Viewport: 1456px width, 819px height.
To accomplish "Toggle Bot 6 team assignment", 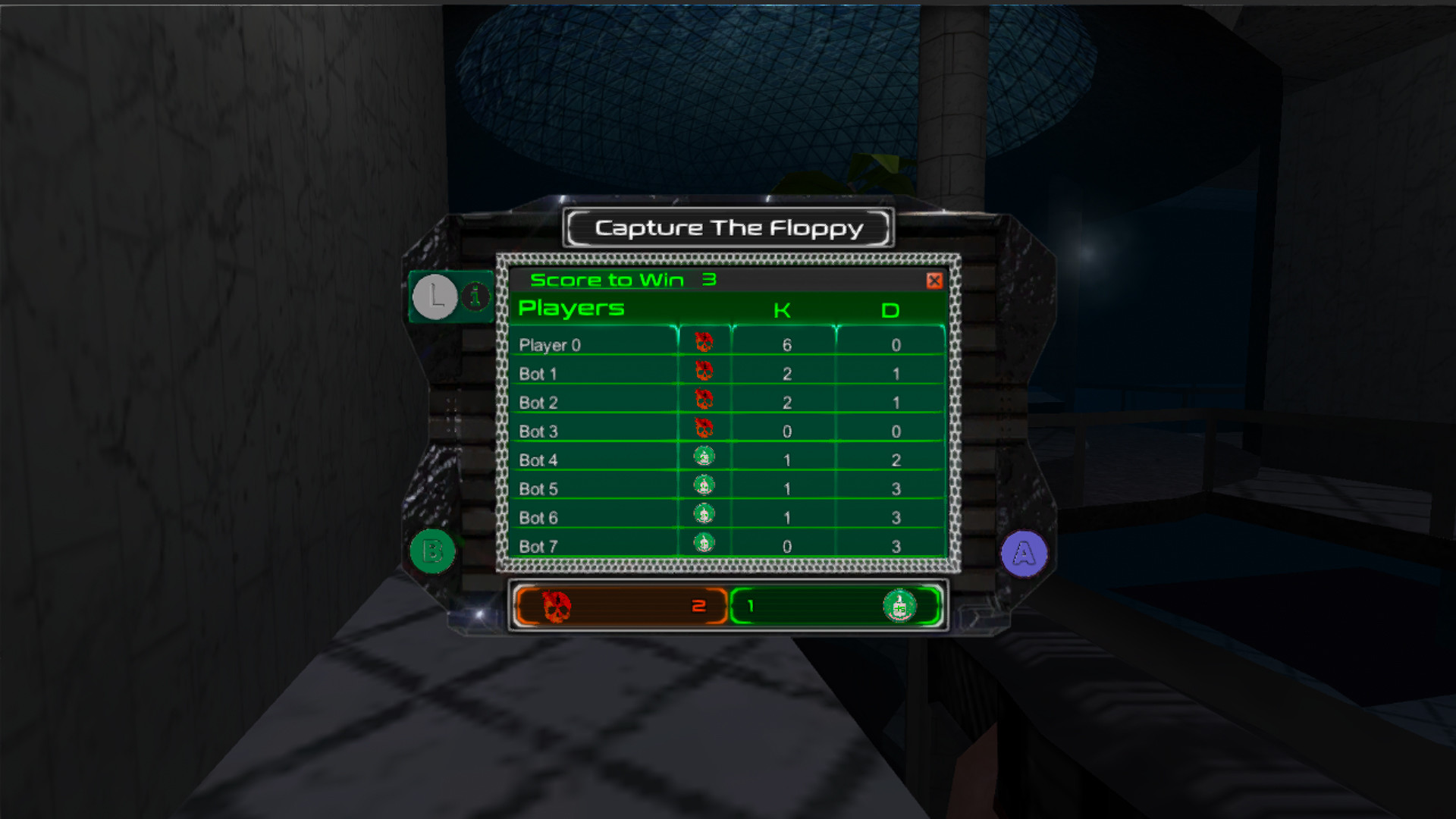I will [x=703, y=516].
